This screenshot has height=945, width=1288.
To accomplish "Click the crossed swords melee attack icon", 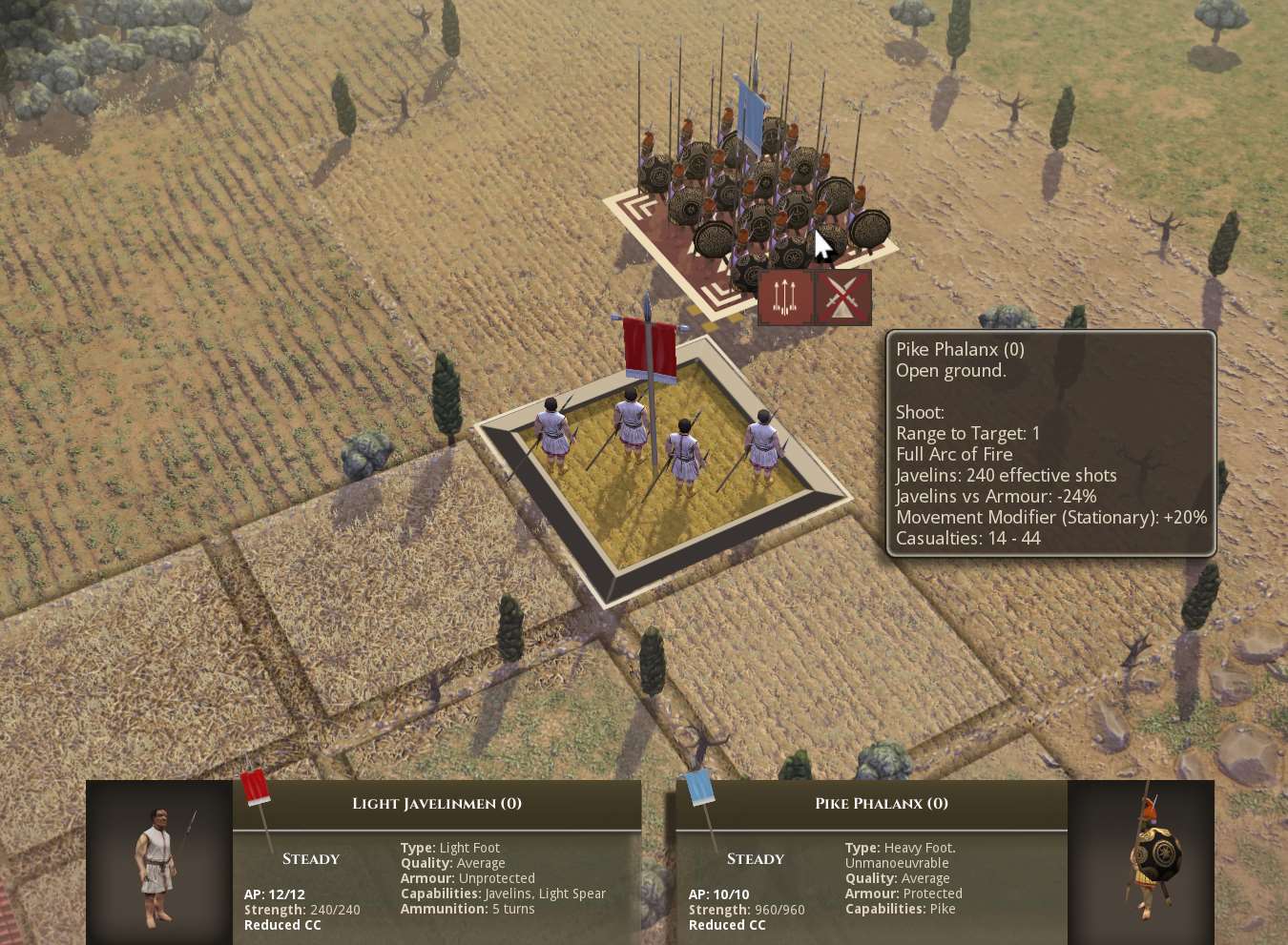I will (841, 297).
